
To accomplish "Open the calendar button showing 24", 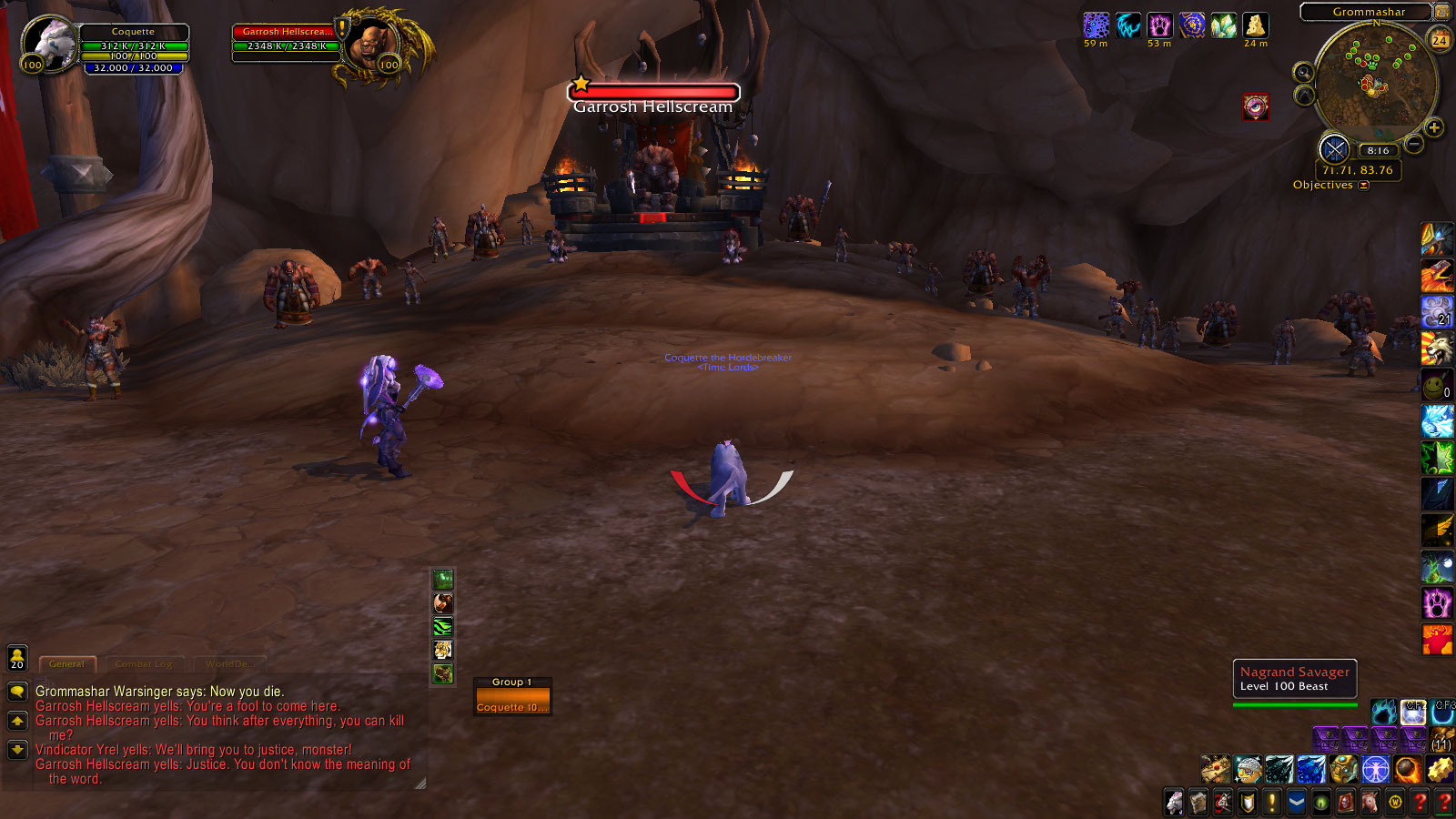I will 1440,39.
